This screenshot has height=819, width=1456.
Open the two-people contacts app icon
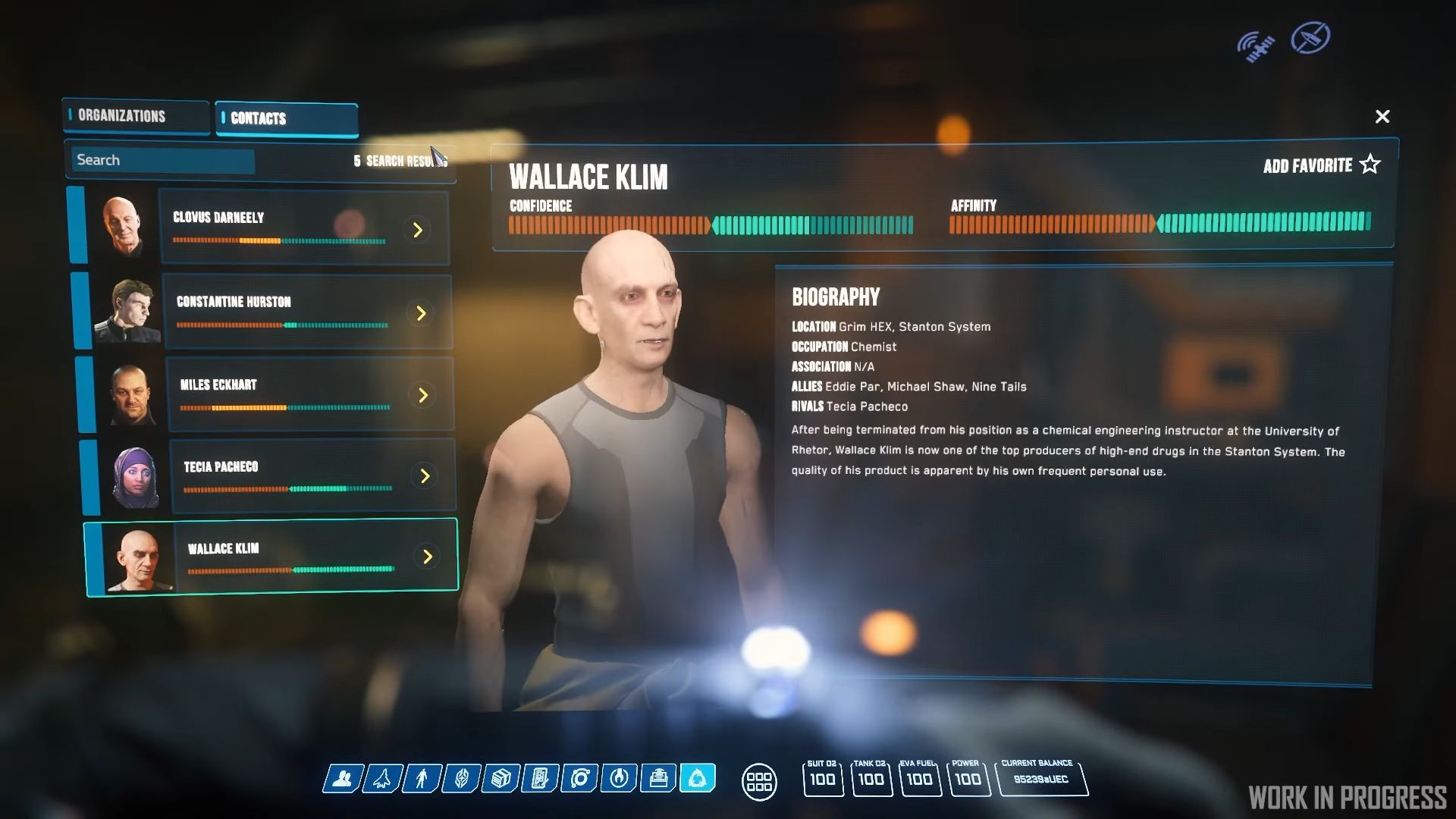pyautogui.click(x=342, y=778)
